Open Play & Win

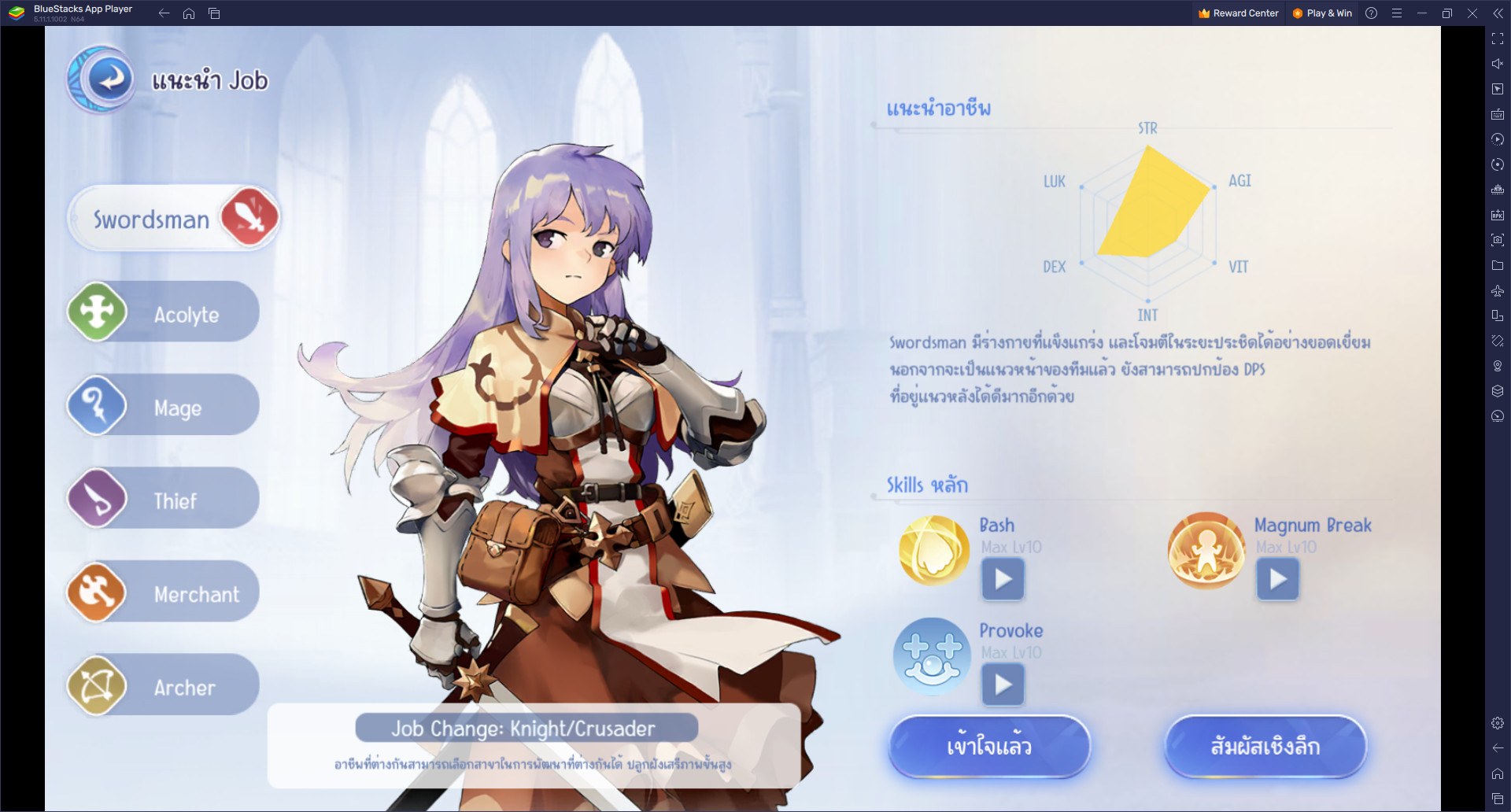1322,13
